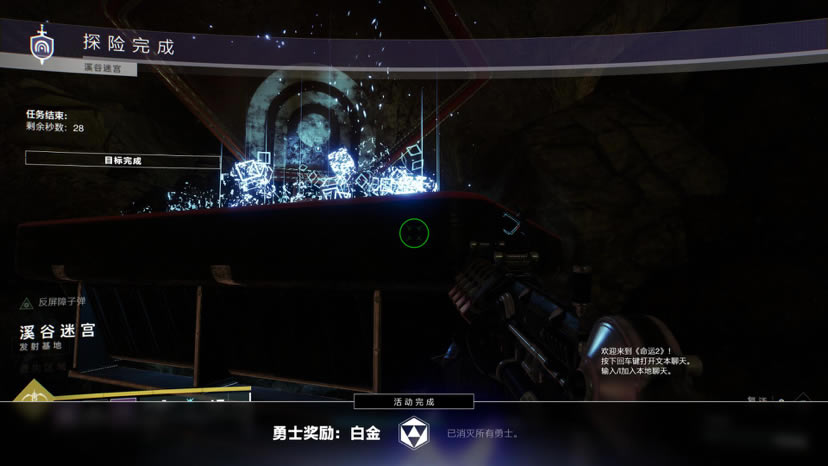Select the 溪谷迷宫 label under the banner
Screen dimensions: 828x466
tap(110, 69)
